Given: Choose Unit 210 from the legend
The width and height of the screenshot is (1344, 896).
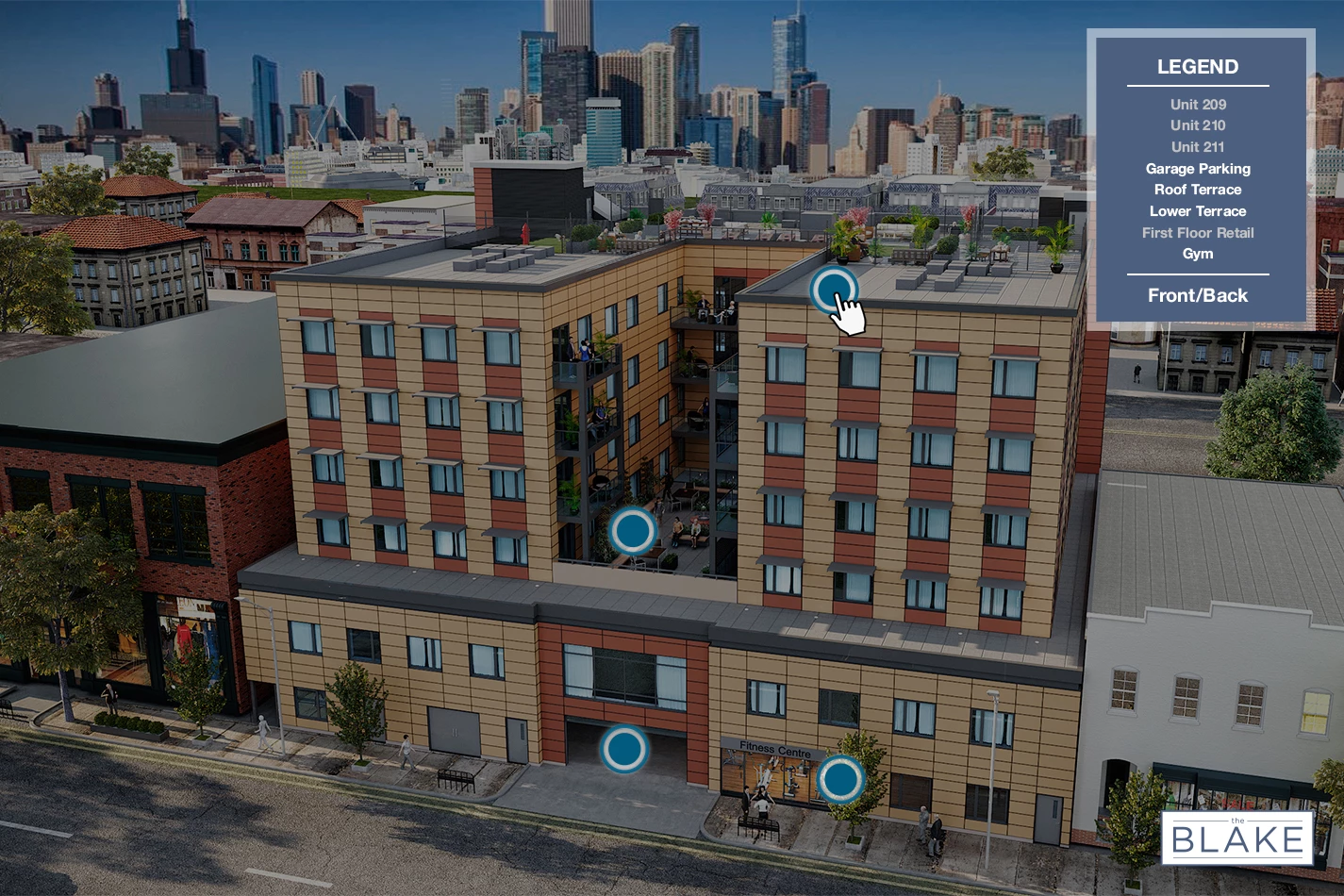Looking at the screenshot, I should point(1198,125).
